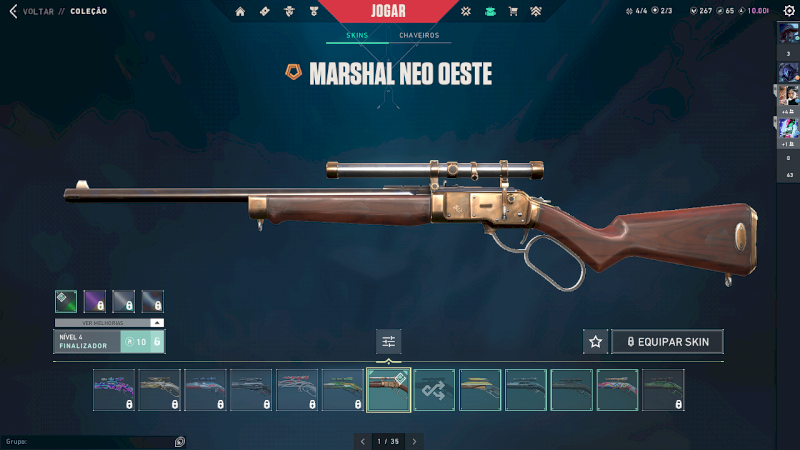800x450 pixels.
Task: Equip skin with Equipar Skin button
Action: click(x=667, y=341)
